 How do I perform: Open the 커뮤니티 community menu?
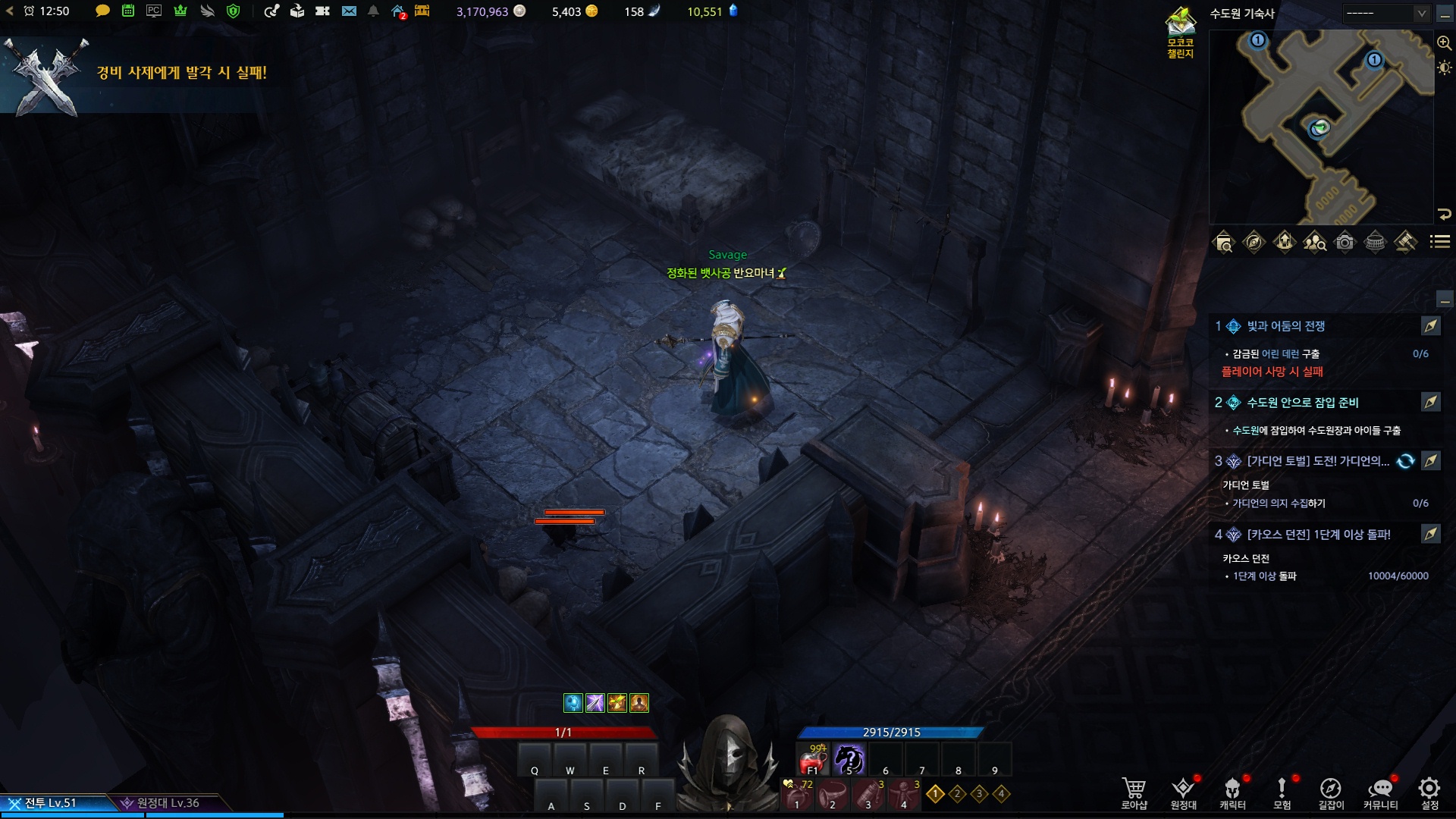coord(1380,792)
